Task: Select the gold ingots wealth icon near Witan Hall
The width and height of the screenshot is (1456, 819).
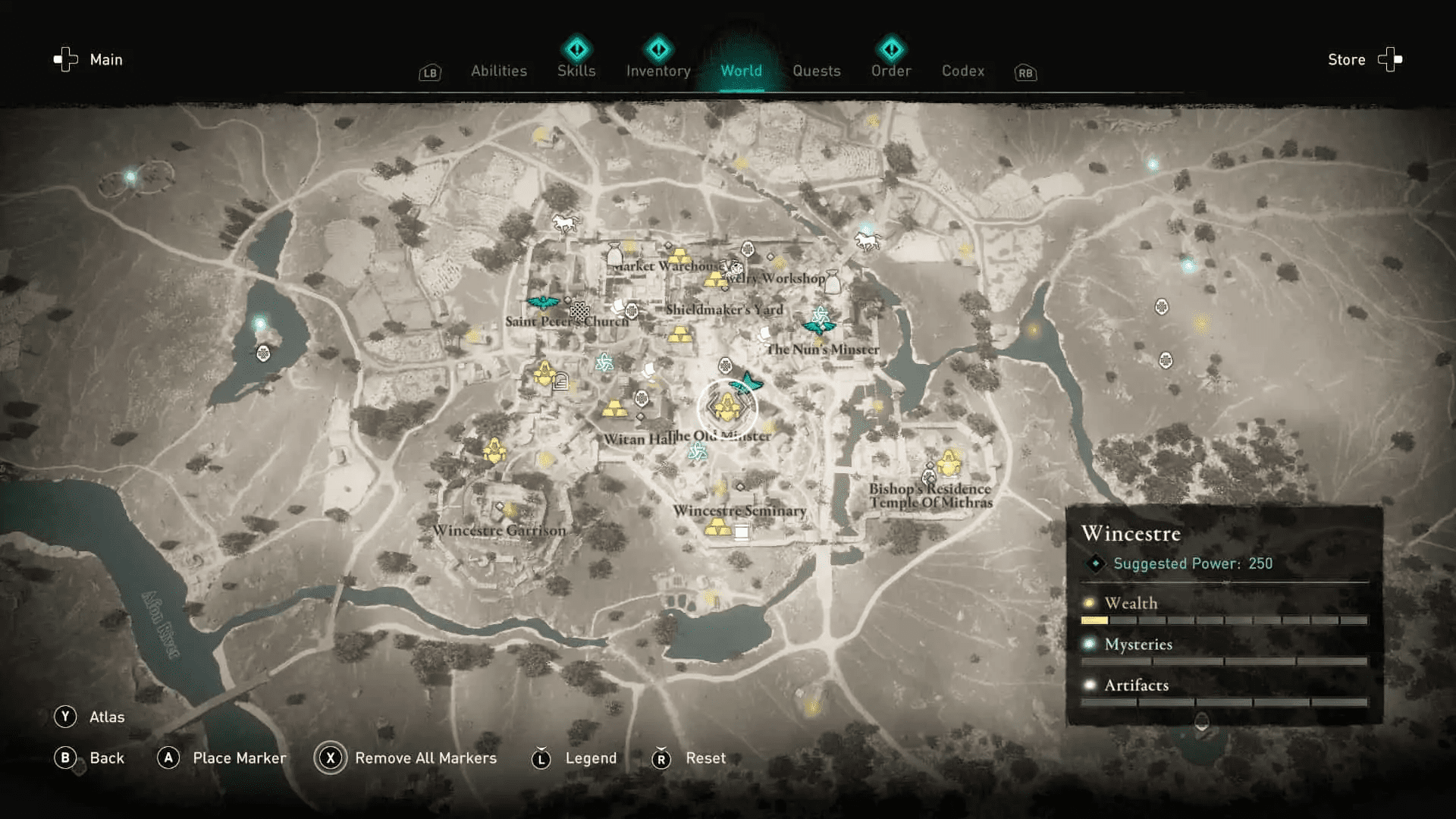Action: [615, 407]
